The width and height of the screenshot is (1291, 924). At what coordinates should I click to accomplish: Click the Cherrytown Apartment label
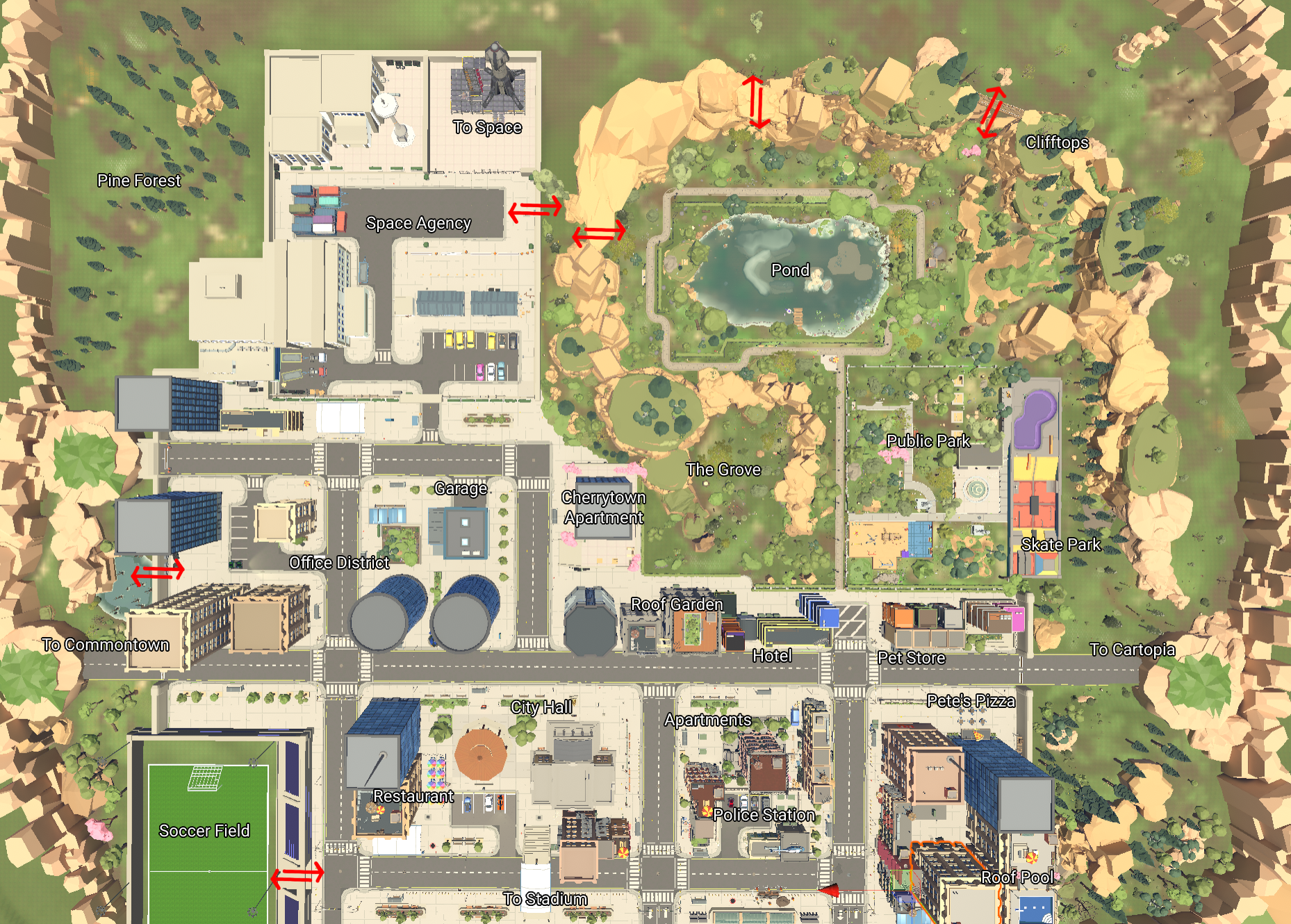pos(603,507)
